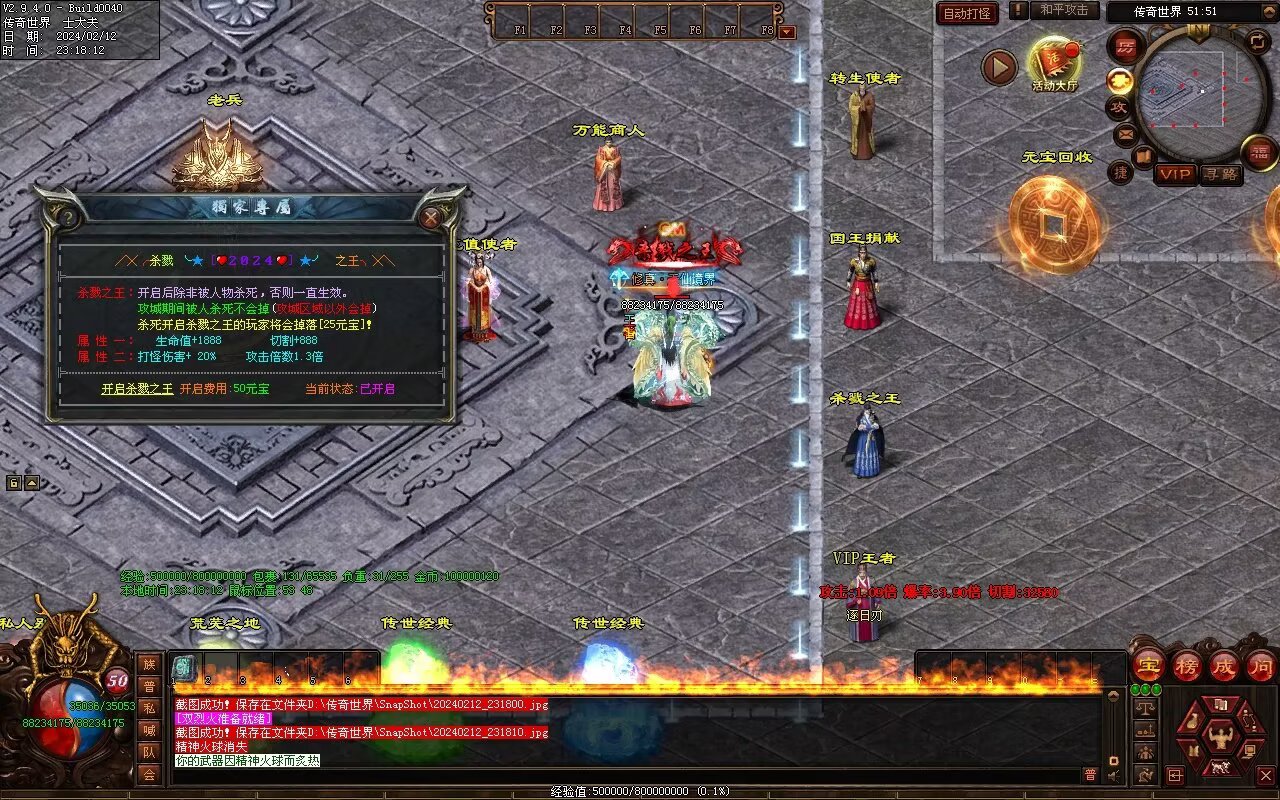Click the 开启杀戮之王 link
This screenshot has height=800, width=1280.
point(137,389)
